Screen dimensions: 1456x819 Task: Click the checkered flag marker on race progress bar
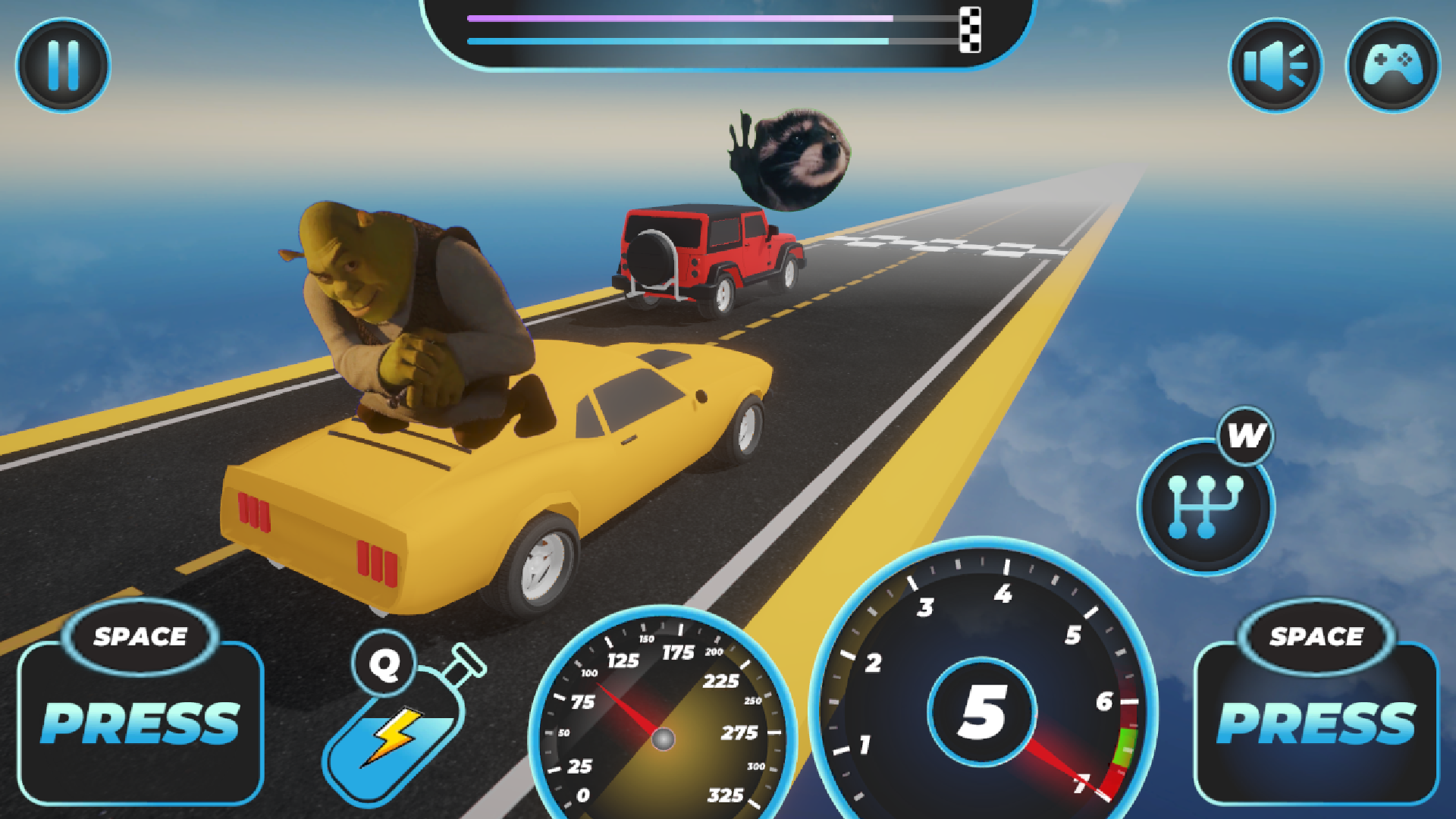tap(968, 28)
